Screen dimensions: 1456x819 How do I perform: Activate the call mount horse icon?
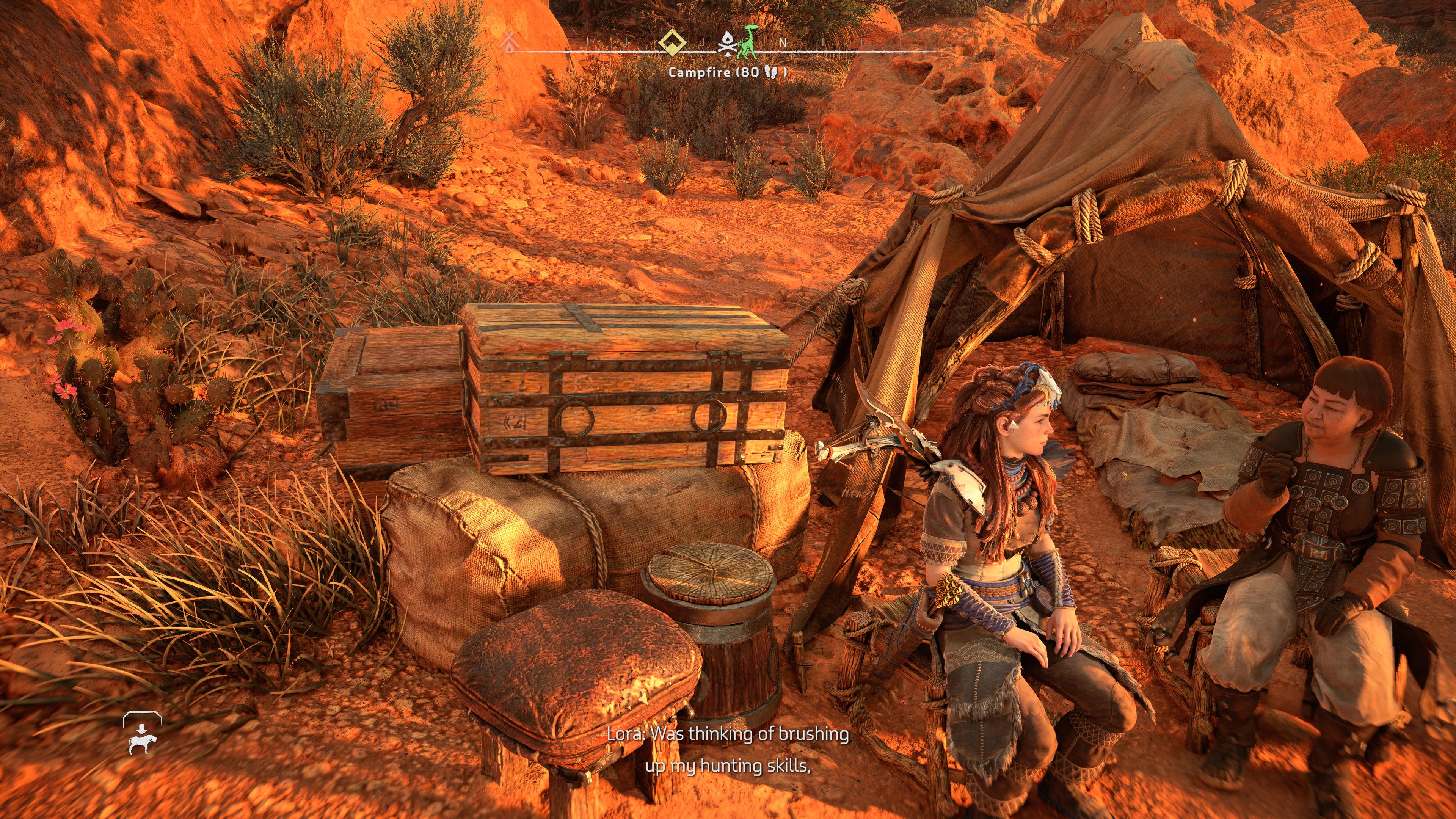point(142,734)
